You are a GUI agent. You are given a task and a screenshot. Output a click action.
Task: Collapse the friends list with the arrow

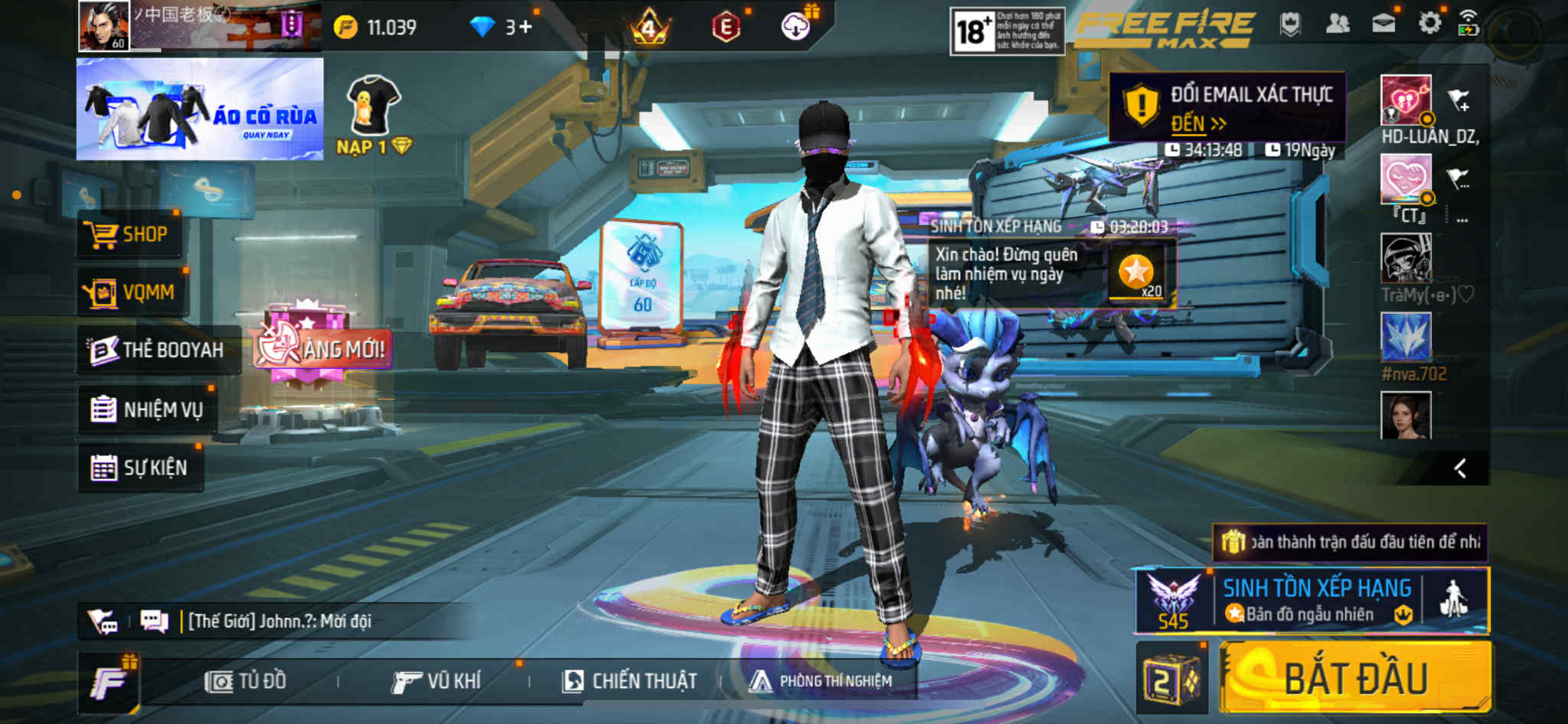pos(1460,468)
